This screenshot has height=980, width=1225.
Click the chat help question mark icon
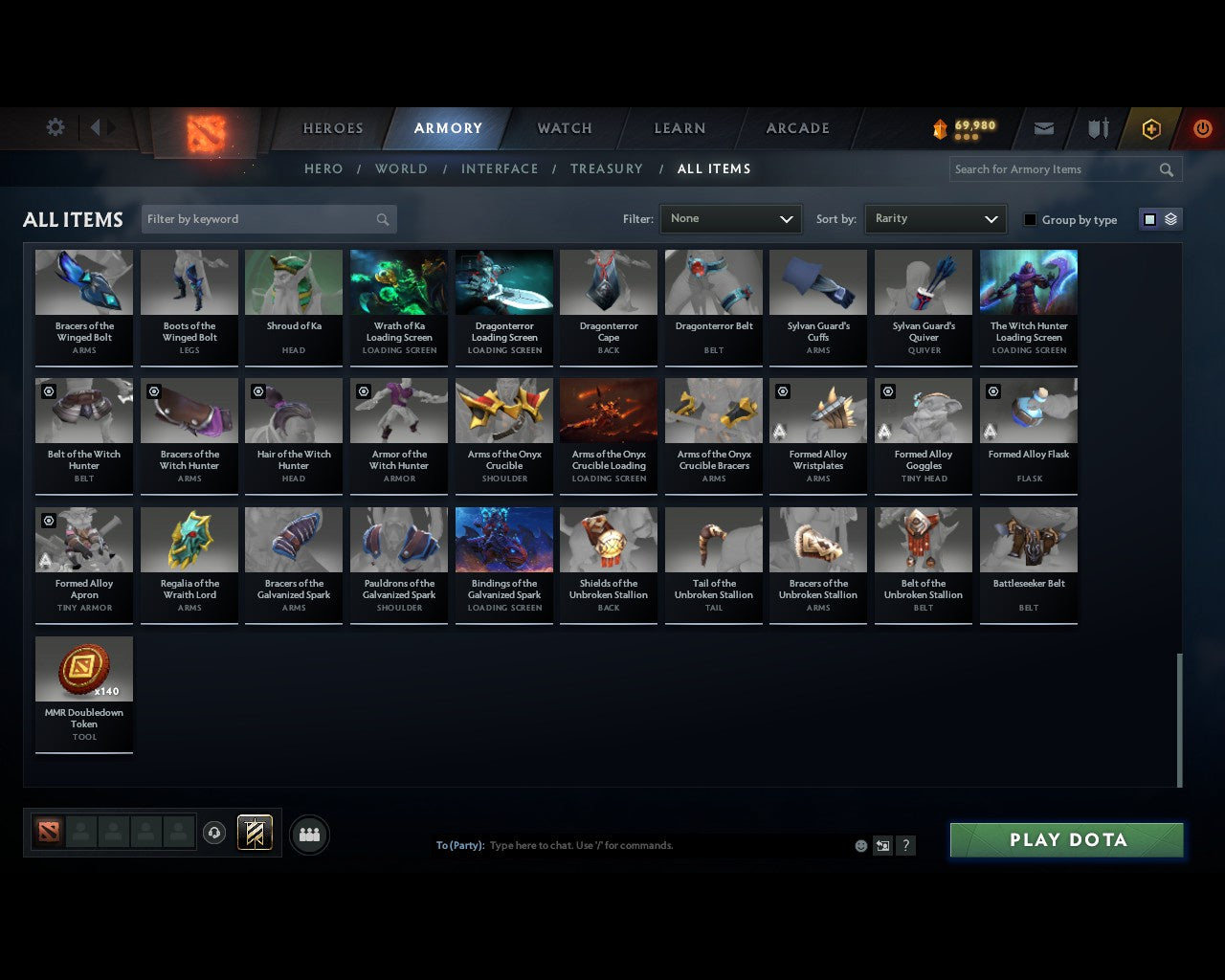click(x=905, y=846)
